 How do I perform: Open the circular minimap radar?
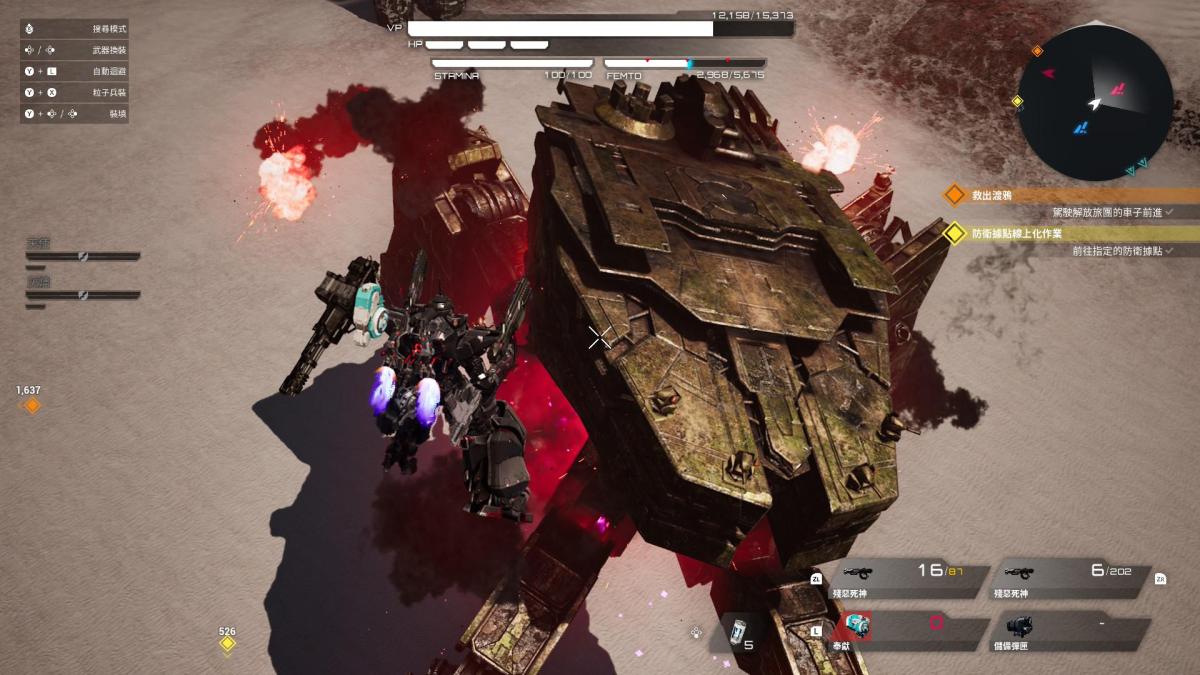pos(1095,102)
